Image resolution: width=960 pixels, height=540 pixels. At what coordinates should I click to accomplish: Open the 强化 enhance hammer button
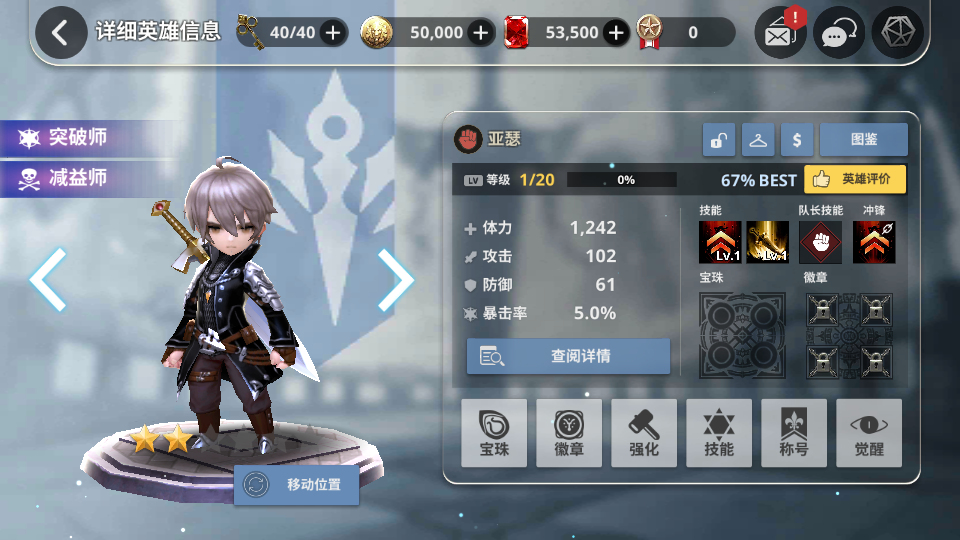(644, 433)
